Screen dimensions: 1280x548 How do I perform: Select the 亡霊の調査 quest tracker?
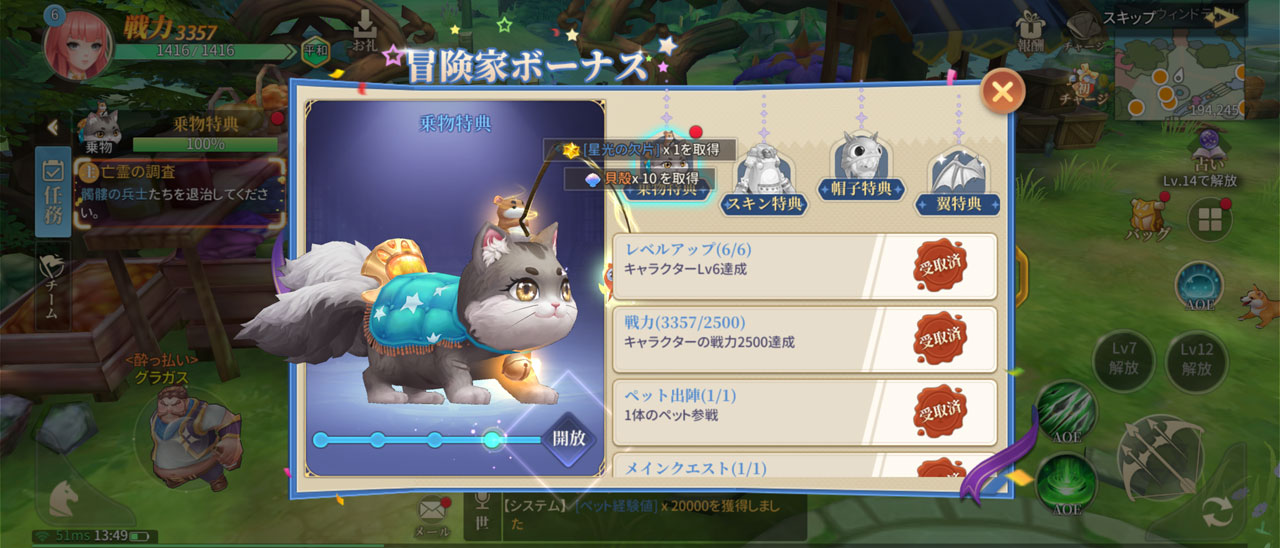180,190
